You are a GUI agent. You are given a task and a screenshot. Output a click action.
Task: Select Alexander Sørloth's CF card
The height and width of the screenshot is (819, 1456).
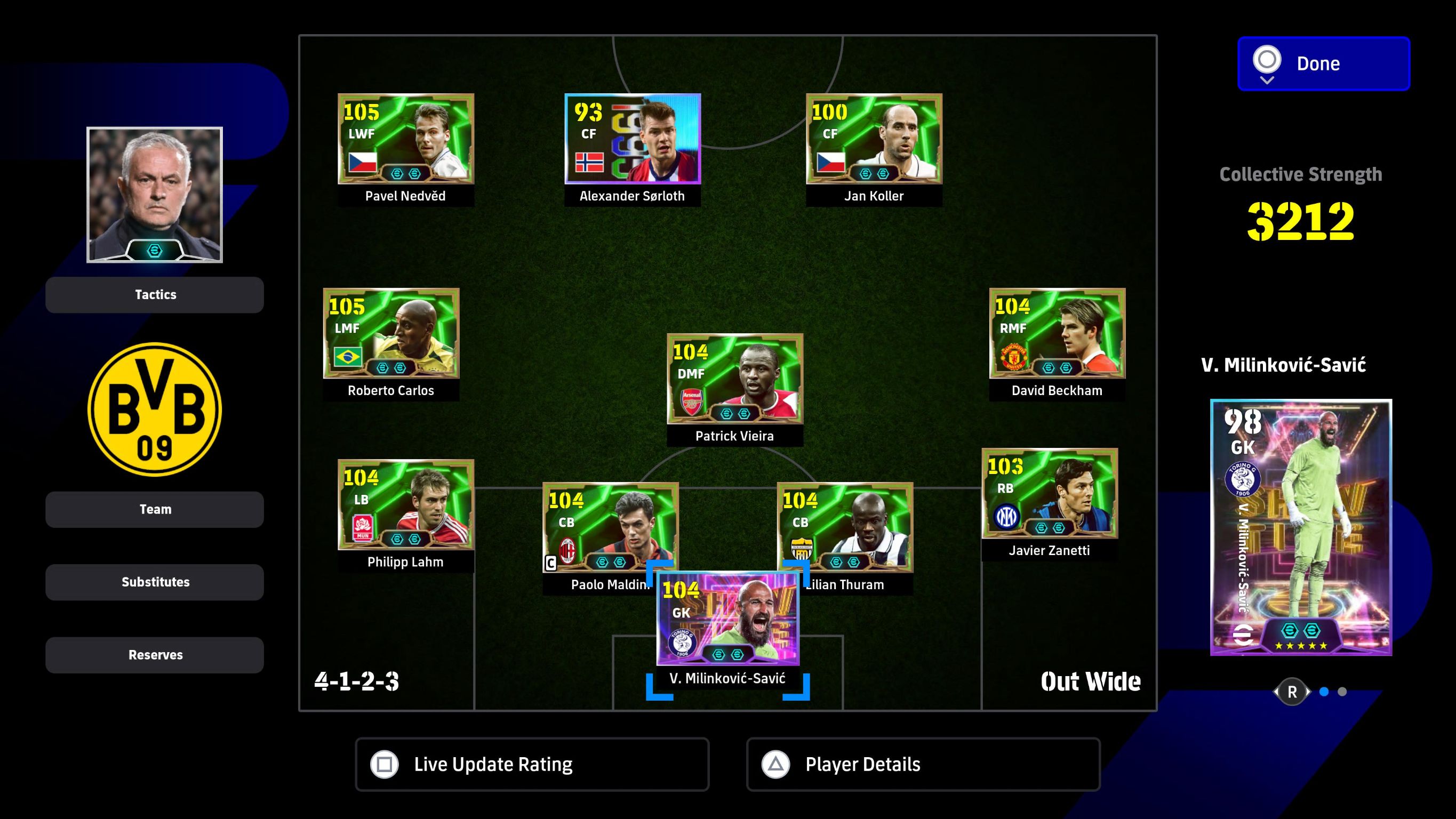(x=632, y=139)
